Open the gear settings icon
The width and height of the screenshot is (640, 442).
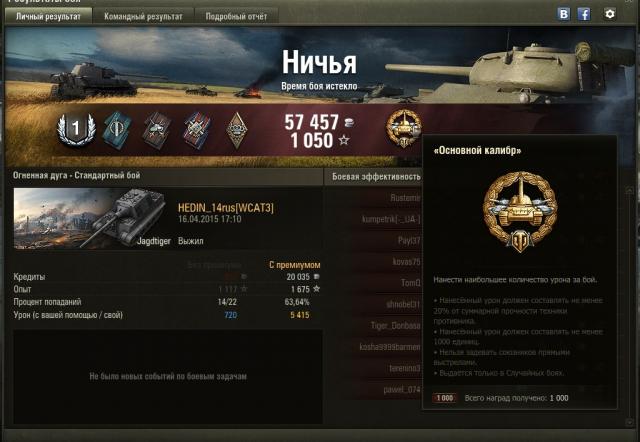click(610, 15)
